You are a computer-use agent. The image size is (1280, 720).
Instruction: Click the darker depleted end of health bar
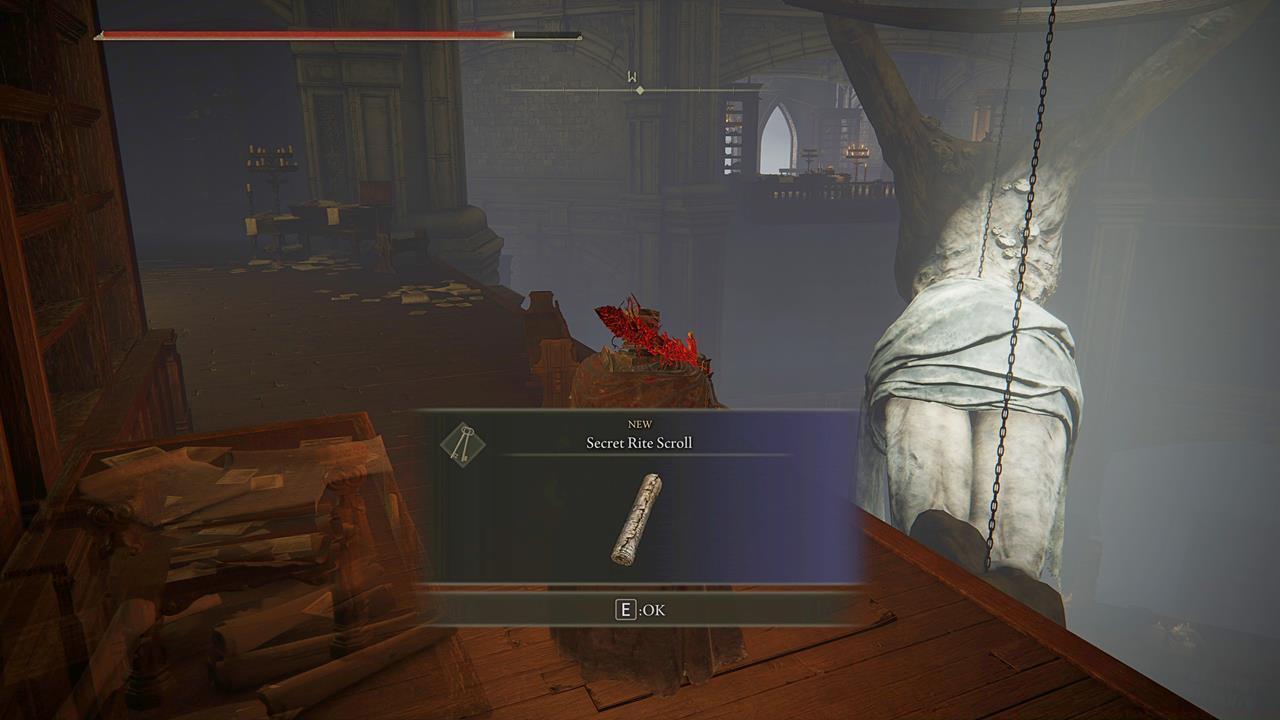[545, 33]
